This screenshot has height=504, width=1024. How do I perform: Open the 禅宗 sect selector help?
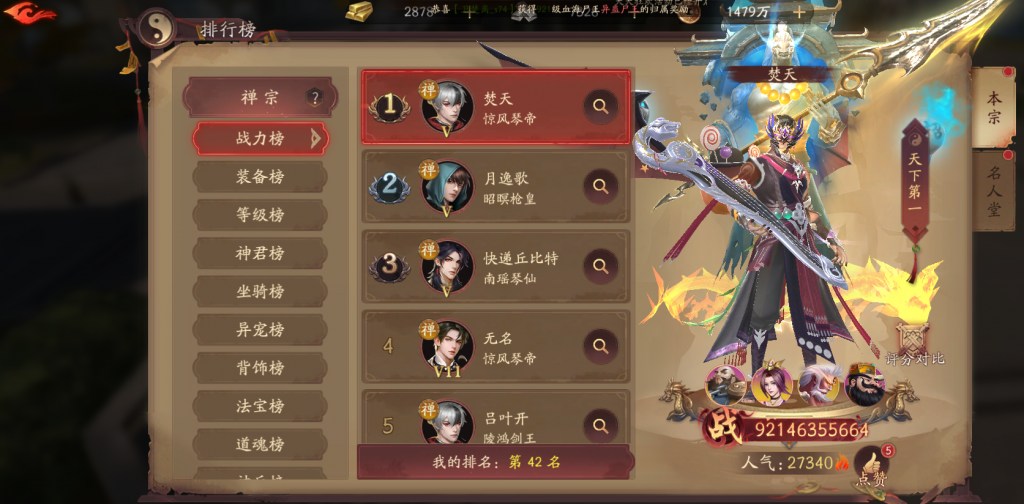[x=315, y=98]
